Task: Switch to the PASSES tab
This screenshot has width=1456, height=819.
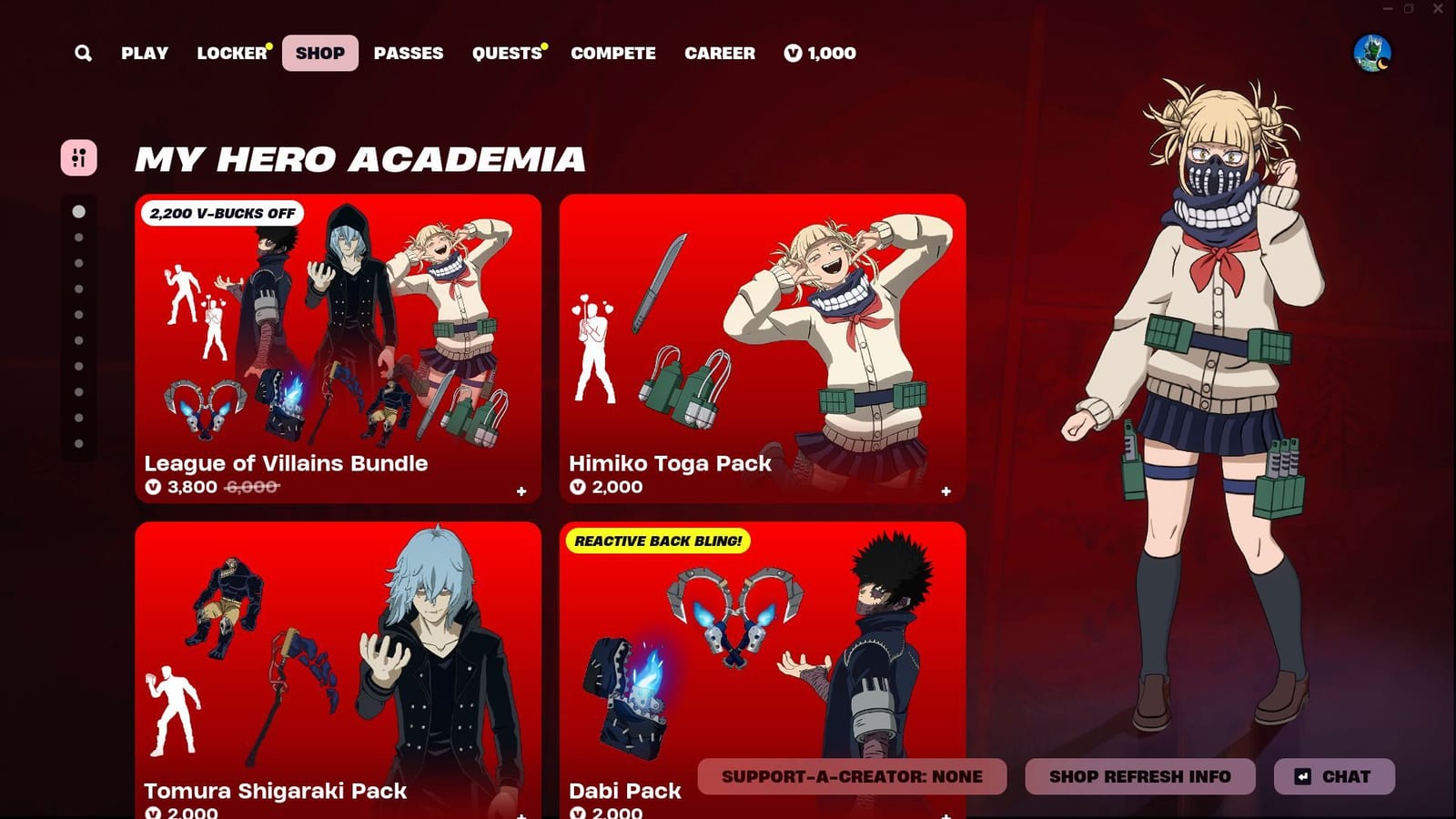Action: [x=409, y=53]
